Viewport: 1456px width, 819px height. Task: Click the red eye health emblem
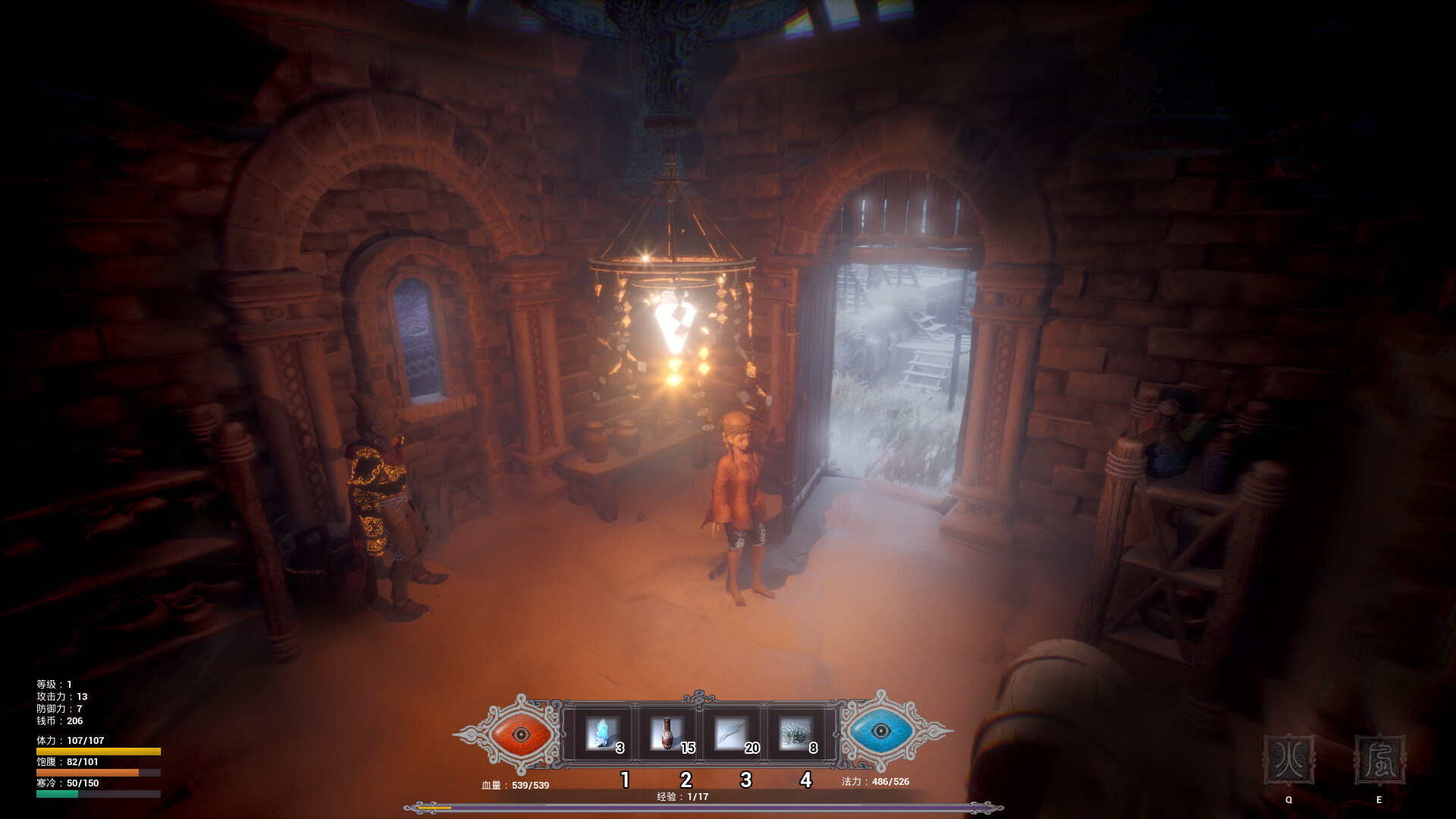tap(520, 733)
